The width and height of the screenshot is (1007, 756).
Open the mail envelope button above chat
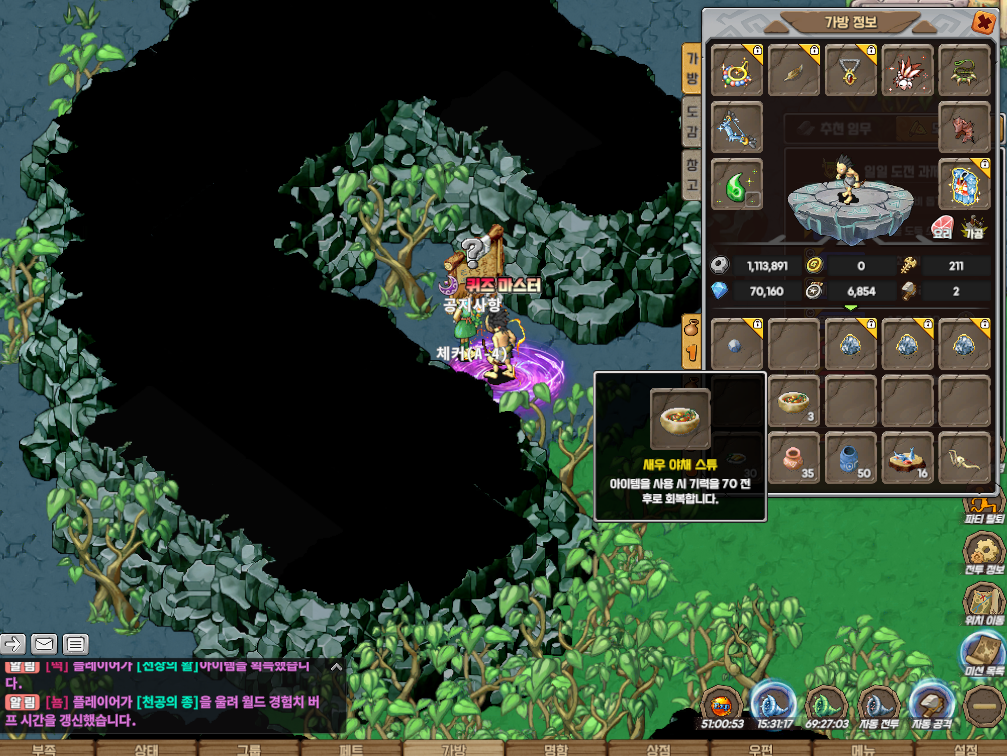[x=44, y=643]
